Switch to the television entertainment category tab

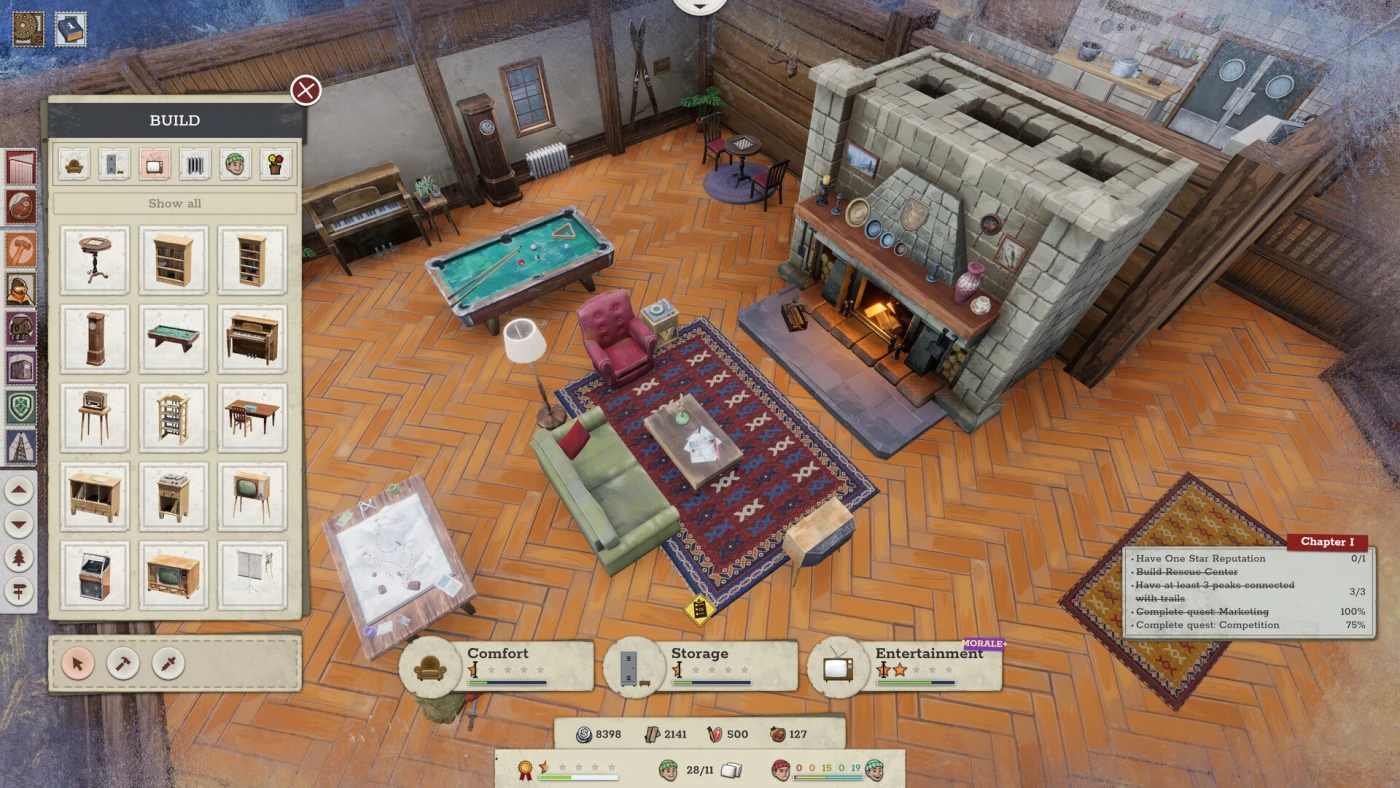155,163
